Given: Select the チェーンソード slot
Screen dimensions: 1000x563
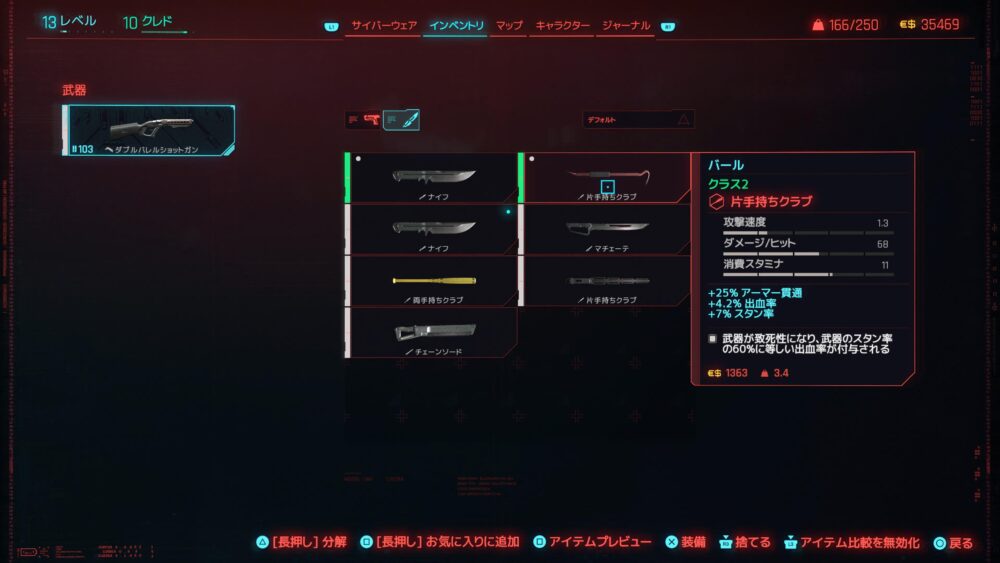Looking at the screenshot, I should click(x=432, y=333).
